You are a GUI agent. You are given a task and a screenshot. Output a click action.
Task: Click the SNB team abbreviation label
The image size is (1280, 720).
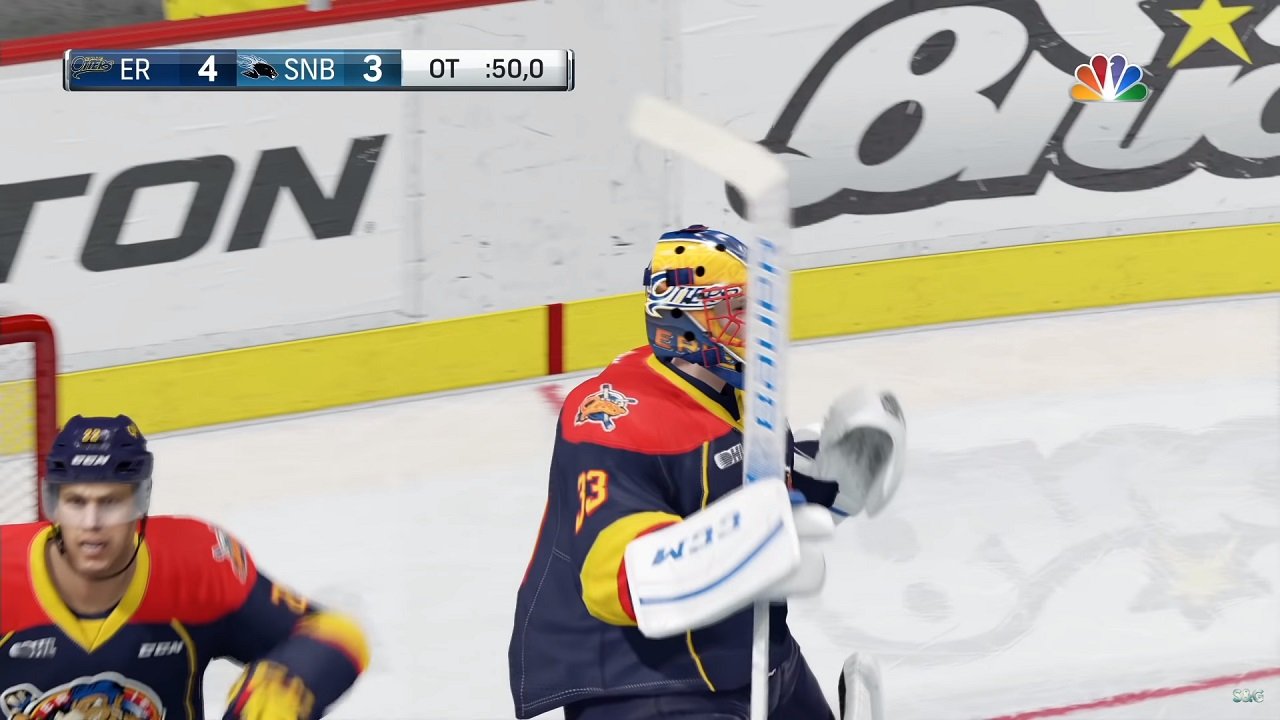(x=312, y=70)
